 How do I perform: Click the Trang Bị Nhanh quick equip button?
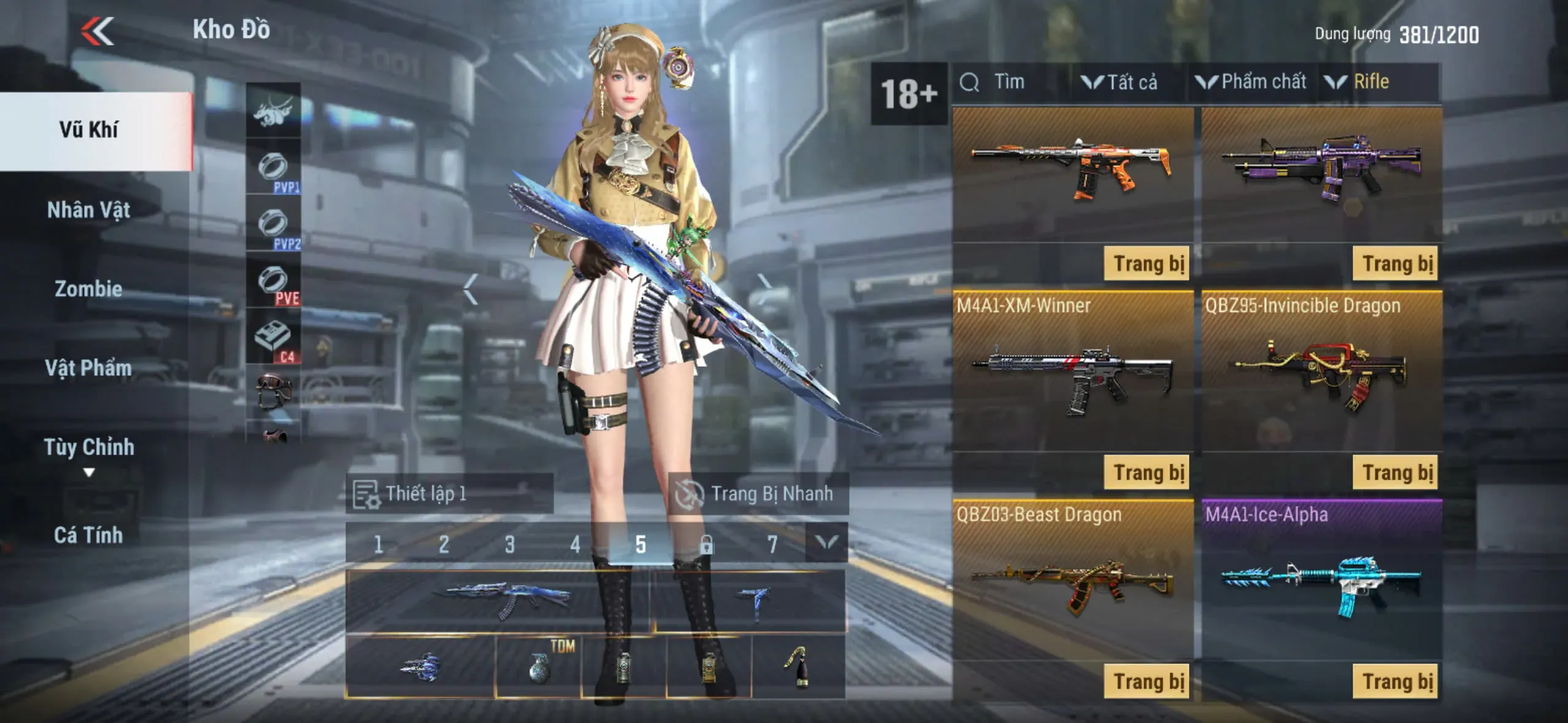pos(758,494)
